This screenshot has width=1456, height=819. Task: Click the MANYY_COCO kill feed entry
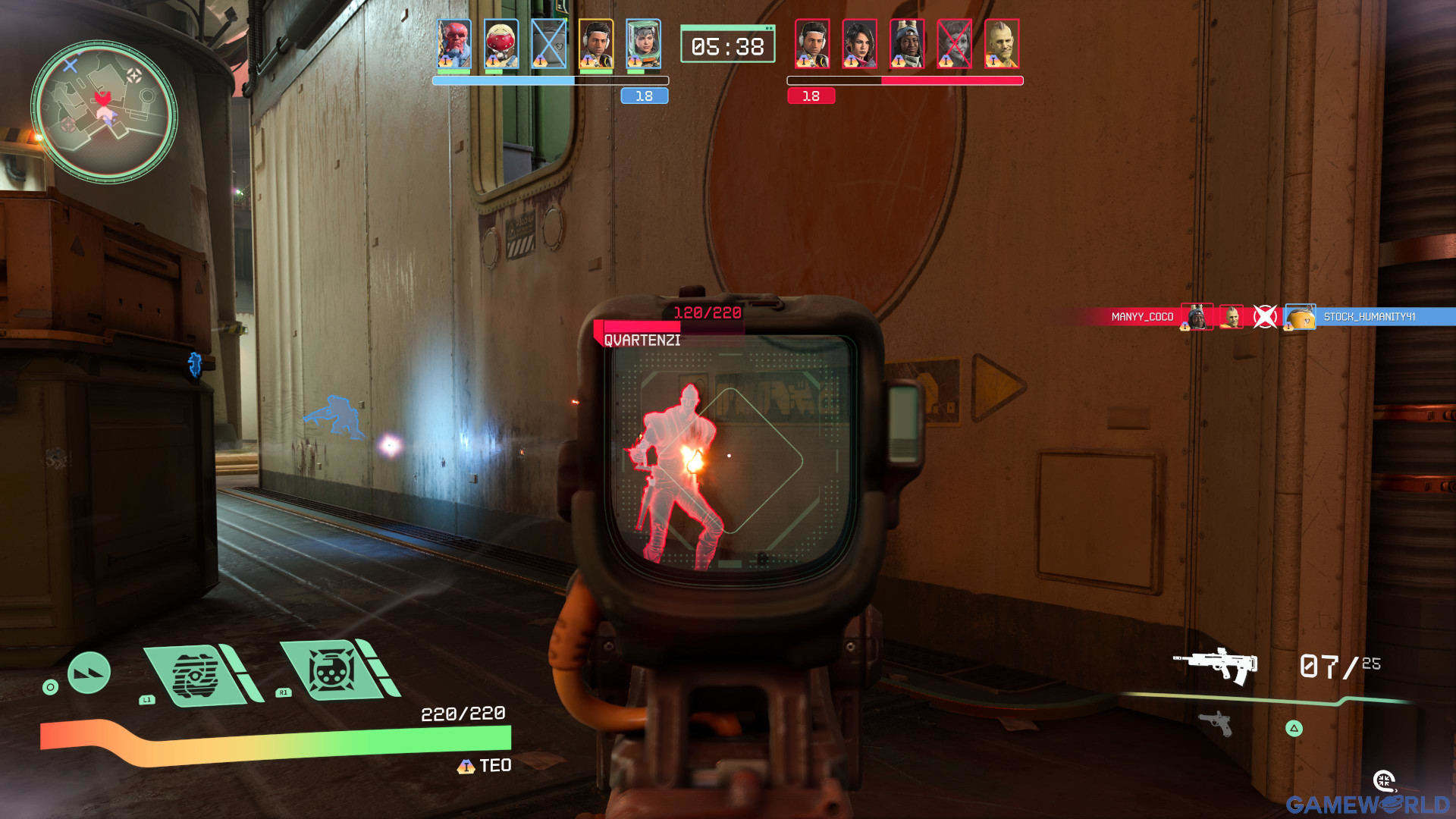click(x=1142, y=317)
